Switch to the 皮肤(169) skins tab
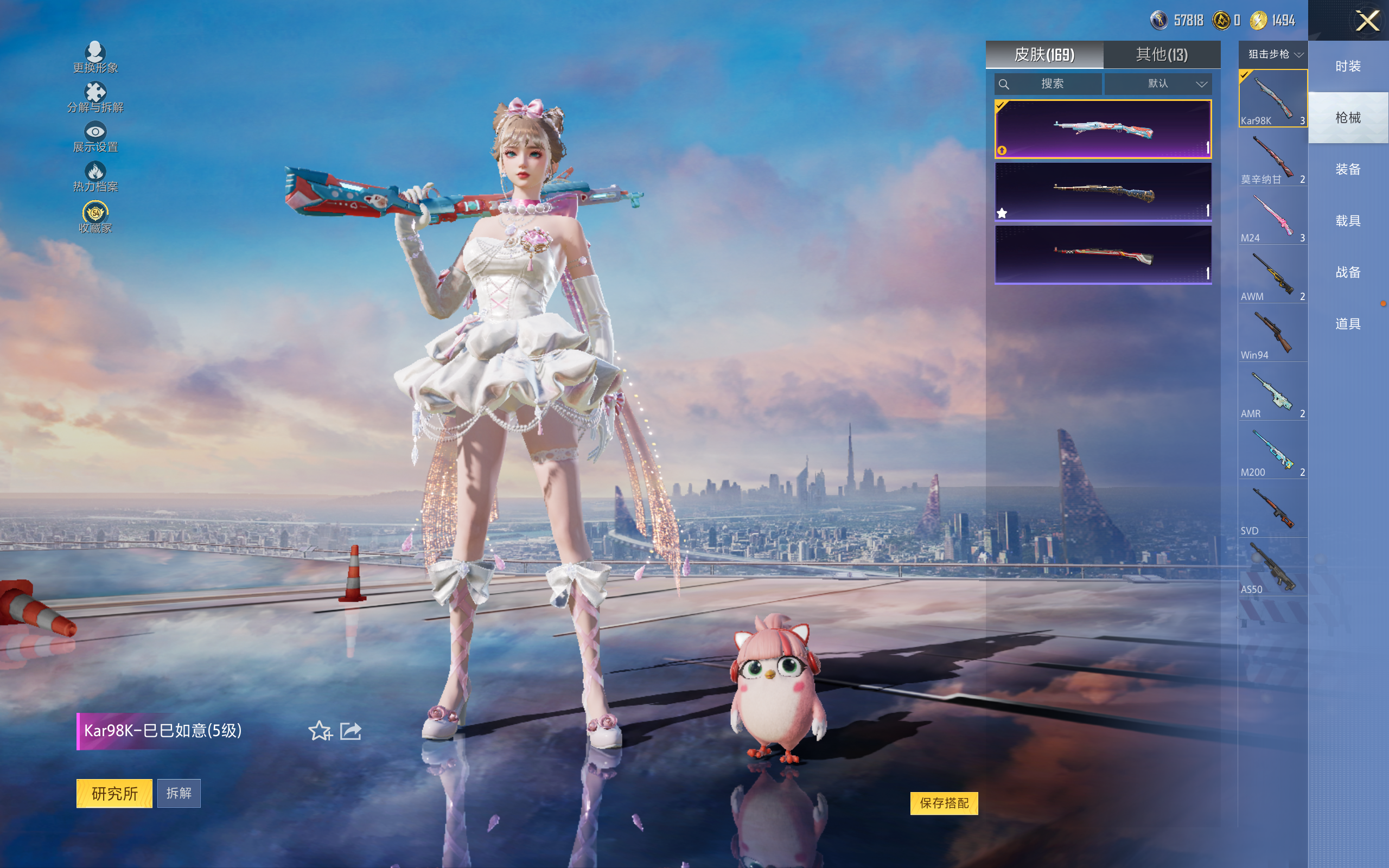1389x868 pixels. (1044, 55)
